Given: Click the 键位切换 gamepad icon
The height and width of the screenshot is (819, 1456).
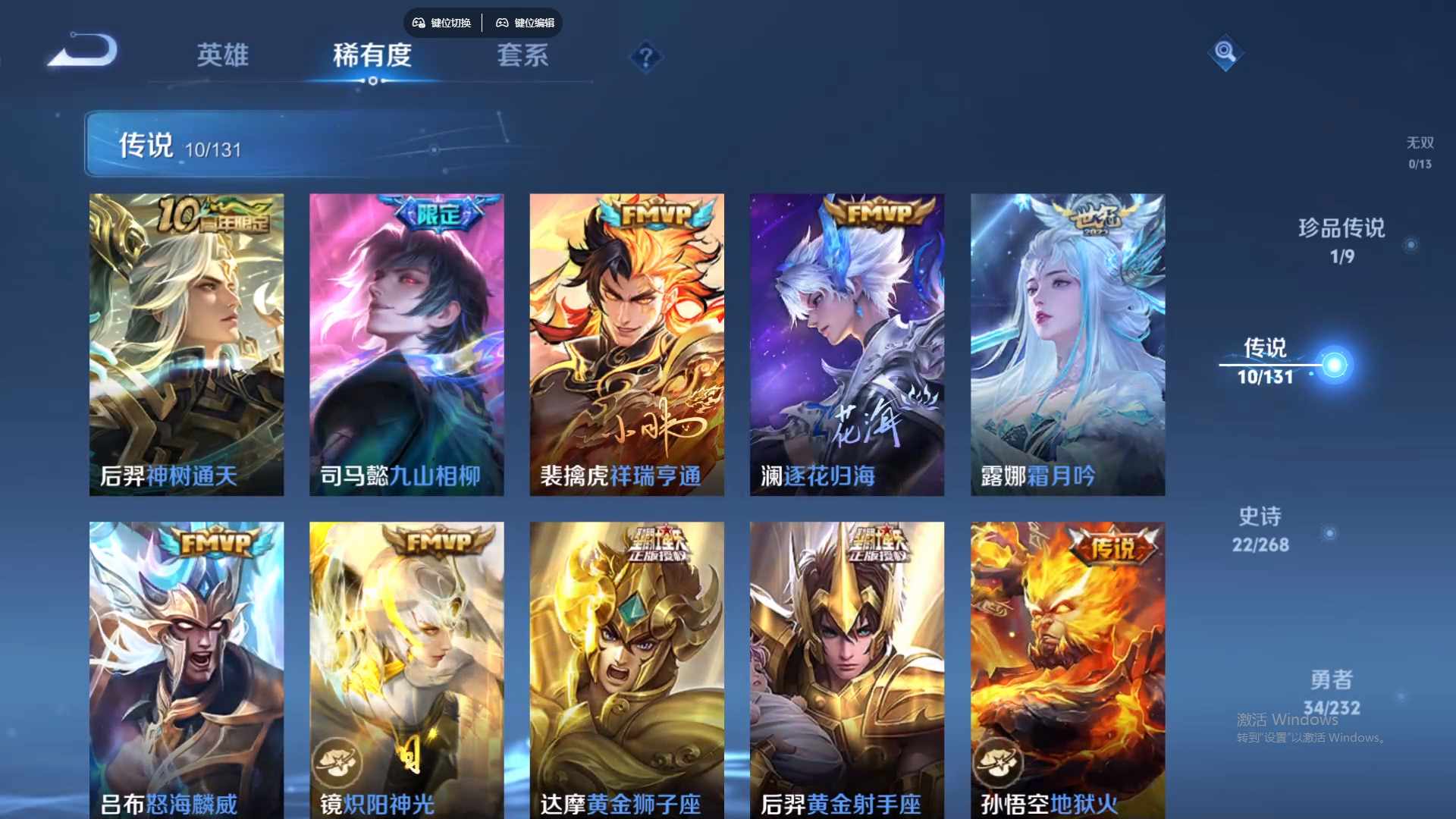Looking at the screenshot, I should pyautogui.click(x=417, y=23).
